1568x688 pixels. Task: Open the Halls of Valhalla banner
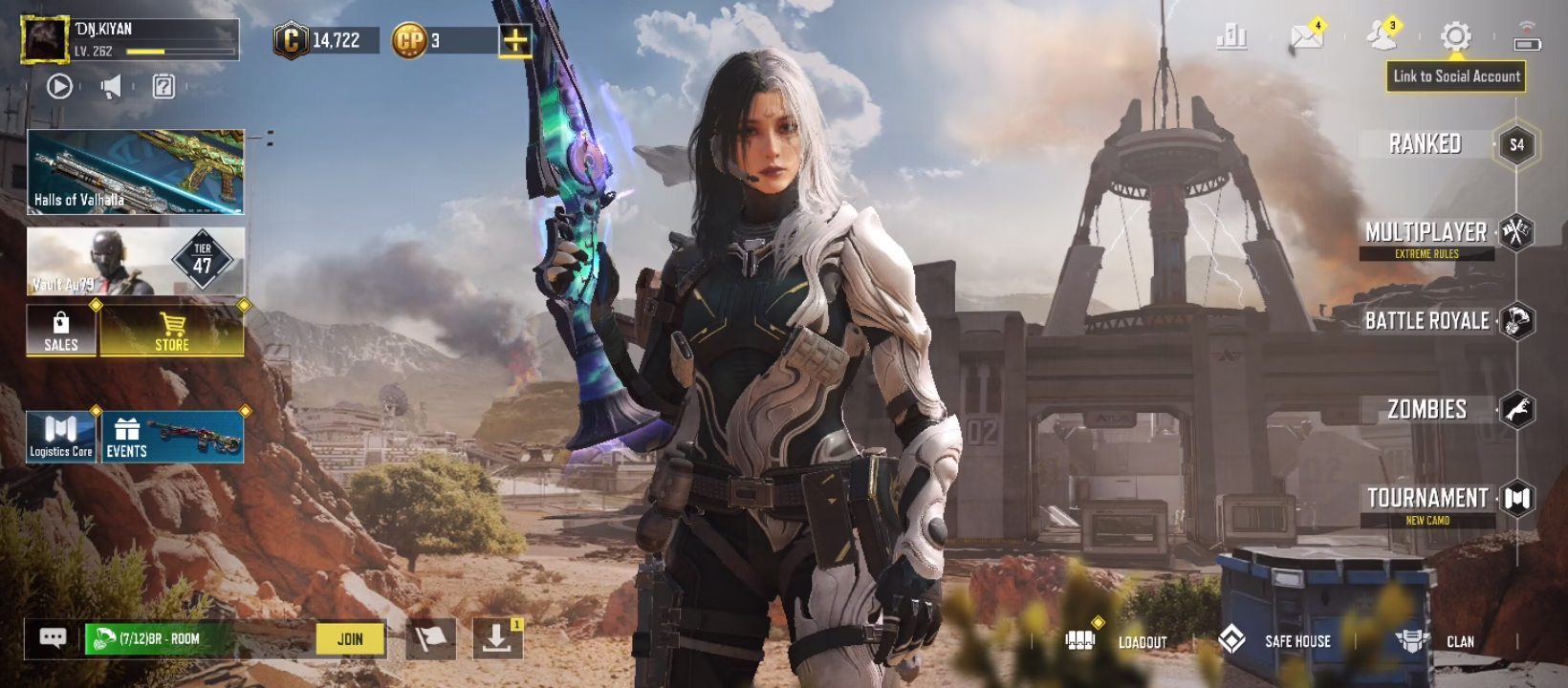(134, 172)
